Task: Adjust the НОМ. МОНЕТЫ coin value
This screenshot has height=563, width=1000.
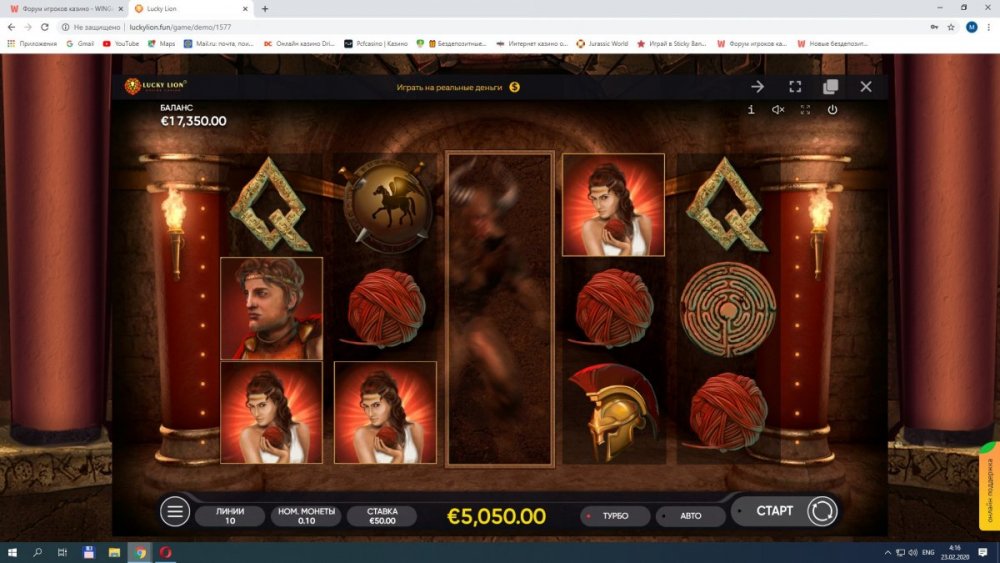Action: click(x=306, y=516)
